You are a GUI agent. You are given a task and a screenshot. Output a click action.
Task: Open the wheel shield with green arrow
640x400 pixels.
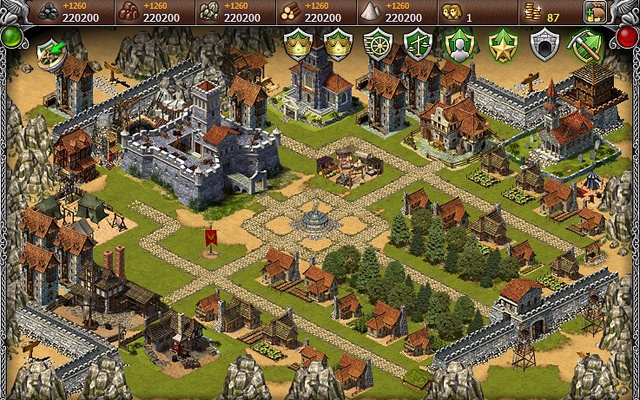(49, 50)
